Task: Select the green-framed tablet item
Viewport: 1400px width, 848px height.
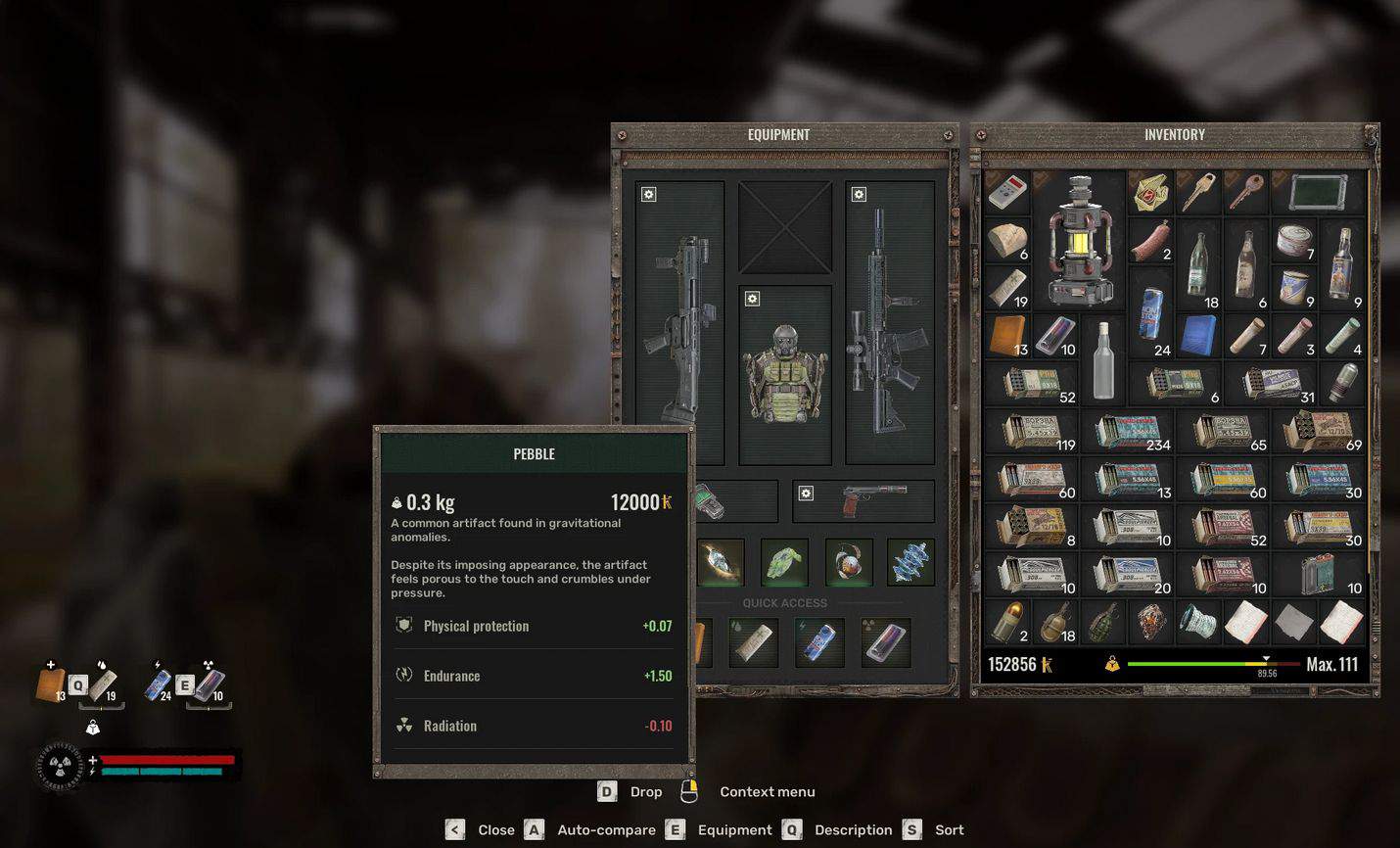Action: point(1318,193)
